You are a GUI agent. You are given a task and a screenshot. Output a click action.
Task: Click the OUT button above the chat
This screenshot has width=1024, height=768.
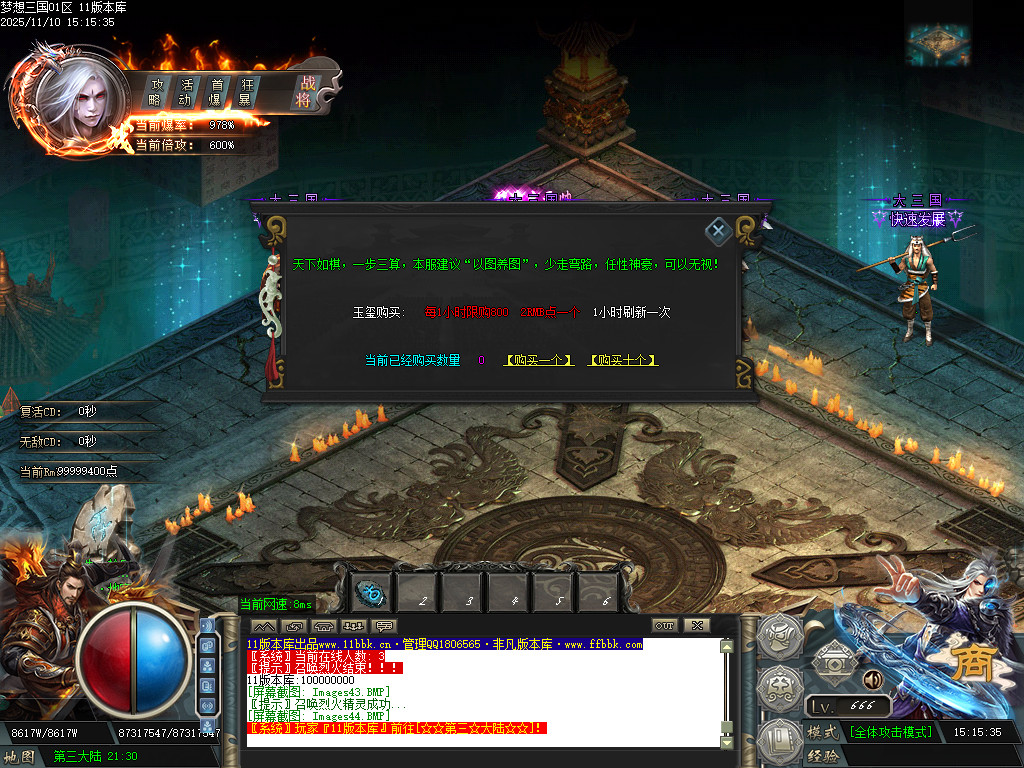(x=665, y=626)
